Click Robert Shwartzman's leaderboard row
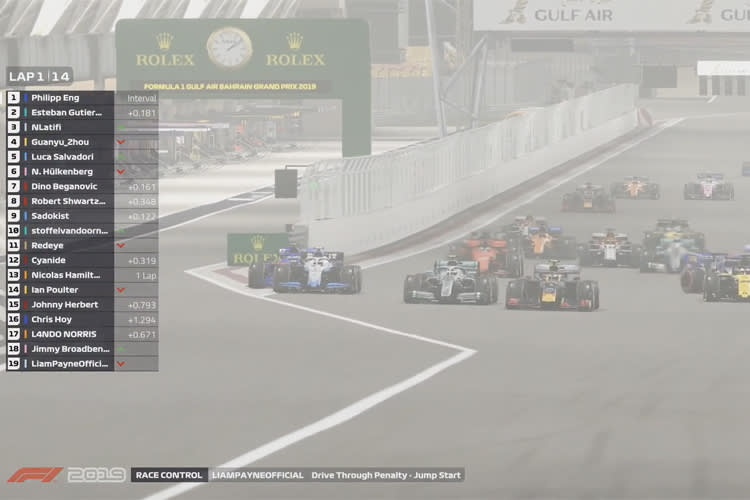This screenshot has width=750, height=500. (80, 201)
